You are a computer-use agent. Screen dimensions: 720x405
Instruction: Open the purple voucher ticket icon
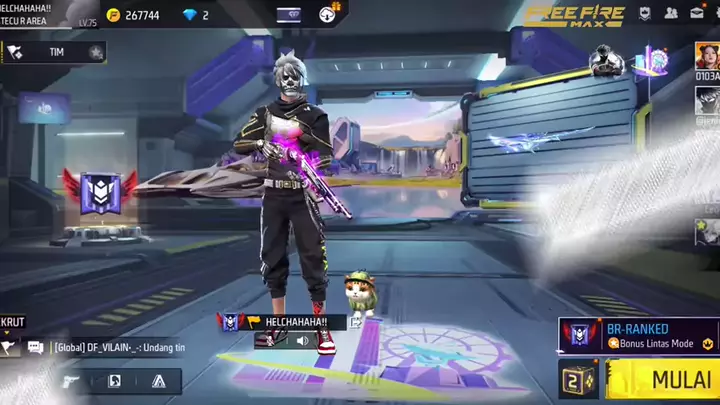pos(288,15)
